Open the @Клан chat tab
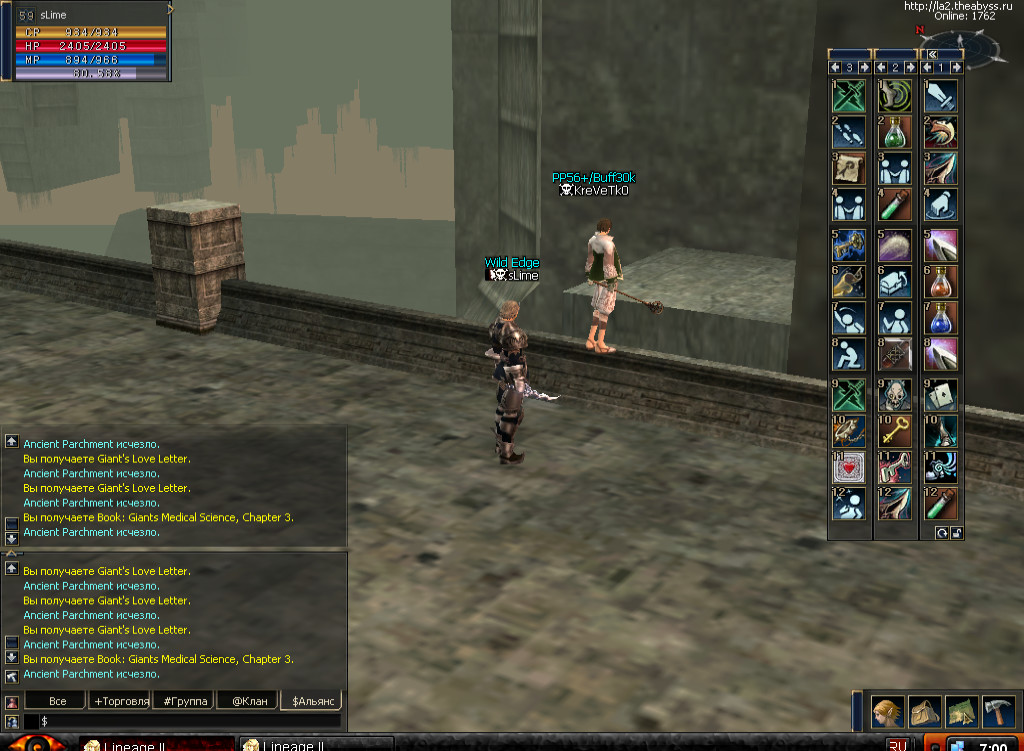This screenshot has height=751, width=1024. coord(249,701)
